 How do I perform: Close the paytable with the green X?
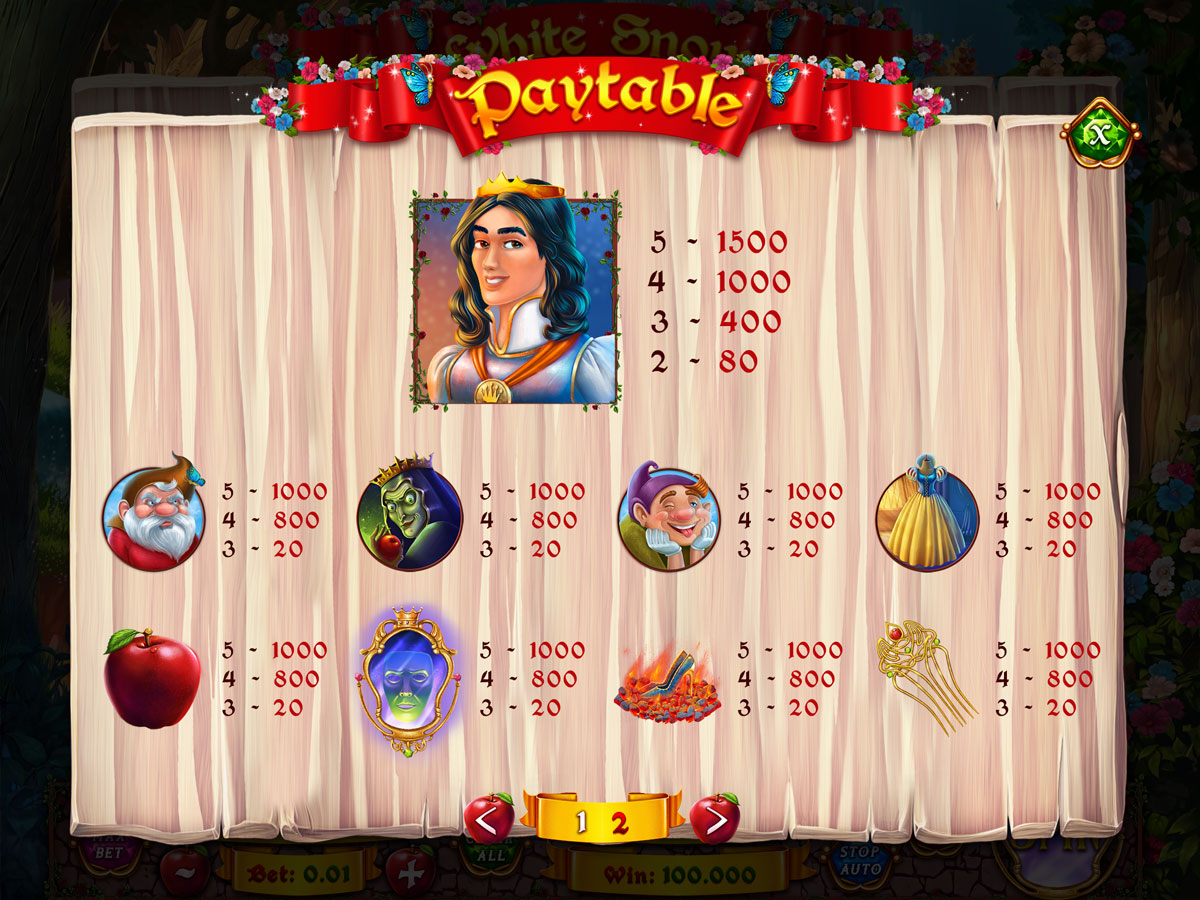[1099, 132]
